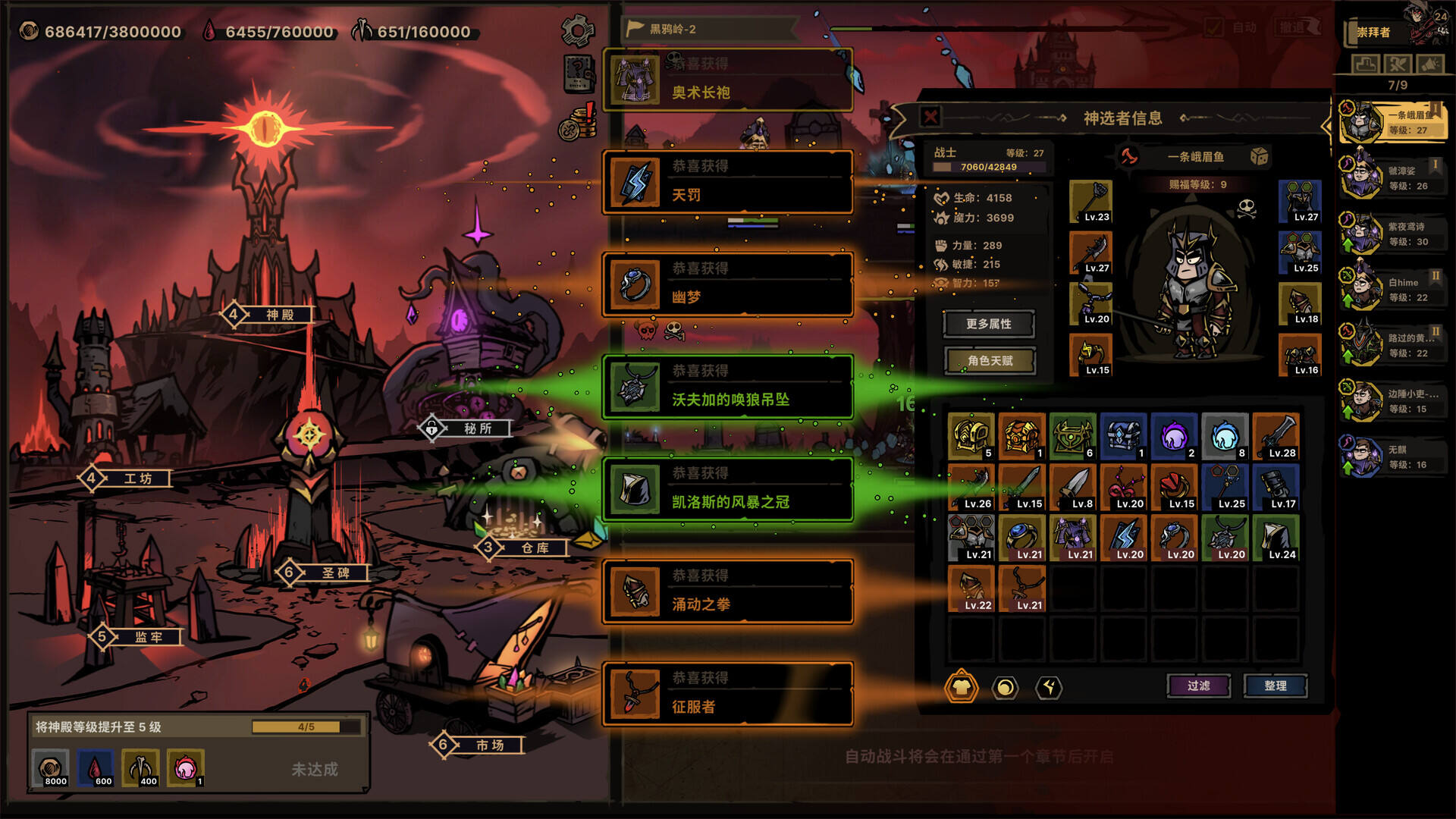Enter the 神殿 temple building
1456x819 pixels.
(x=278, y=315)
